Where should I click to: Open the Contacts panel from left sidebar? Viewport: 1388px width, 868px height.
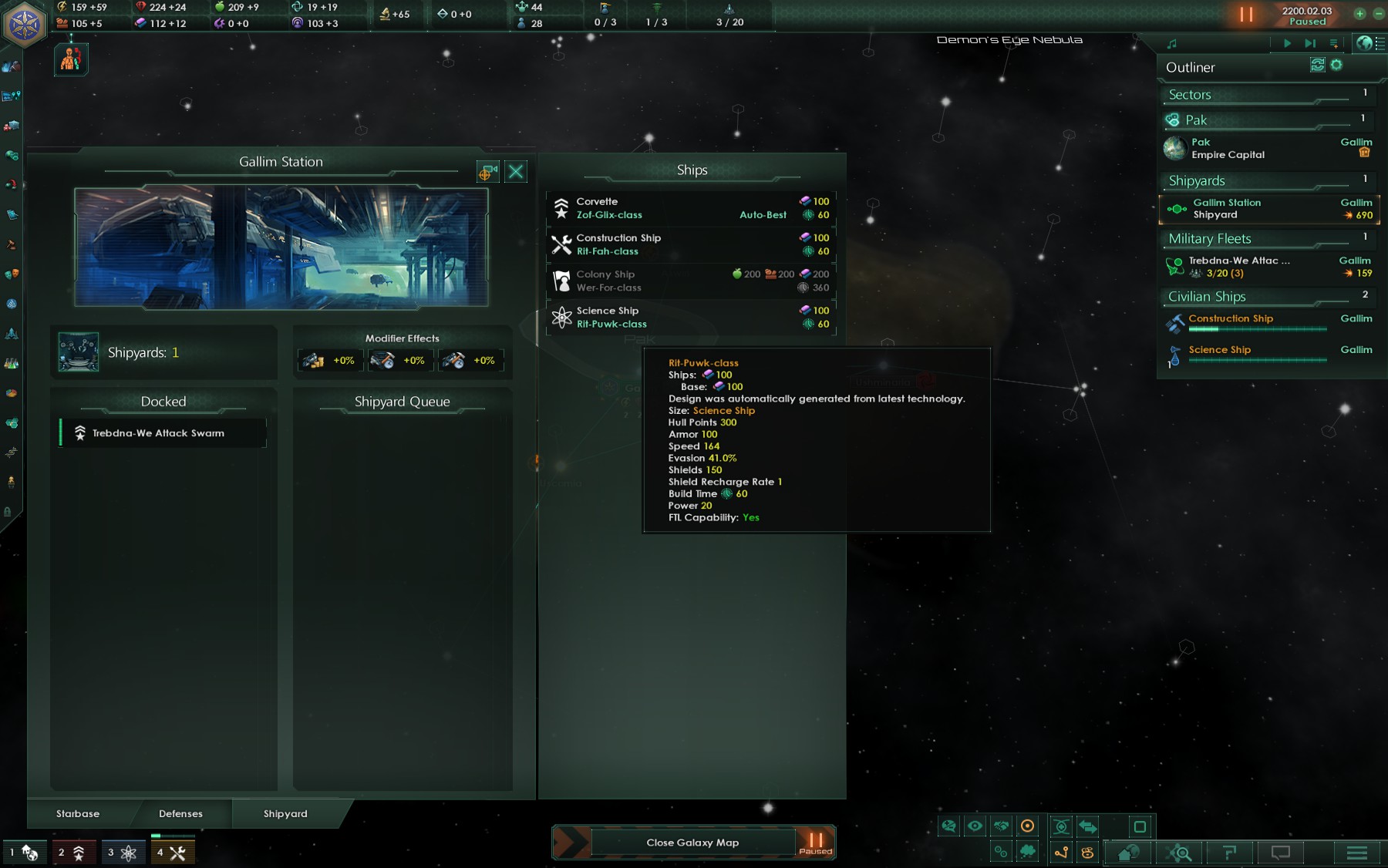10,66
